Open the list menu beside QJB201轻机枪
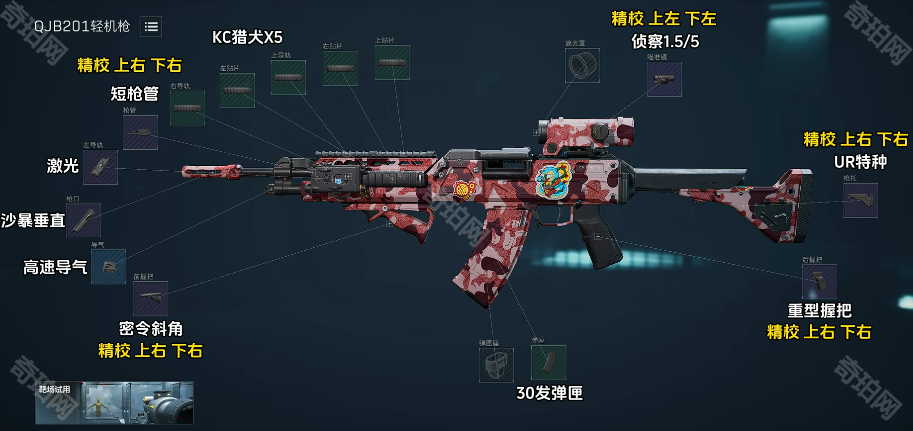Viewport: 913px width, 431px height. 151,26
